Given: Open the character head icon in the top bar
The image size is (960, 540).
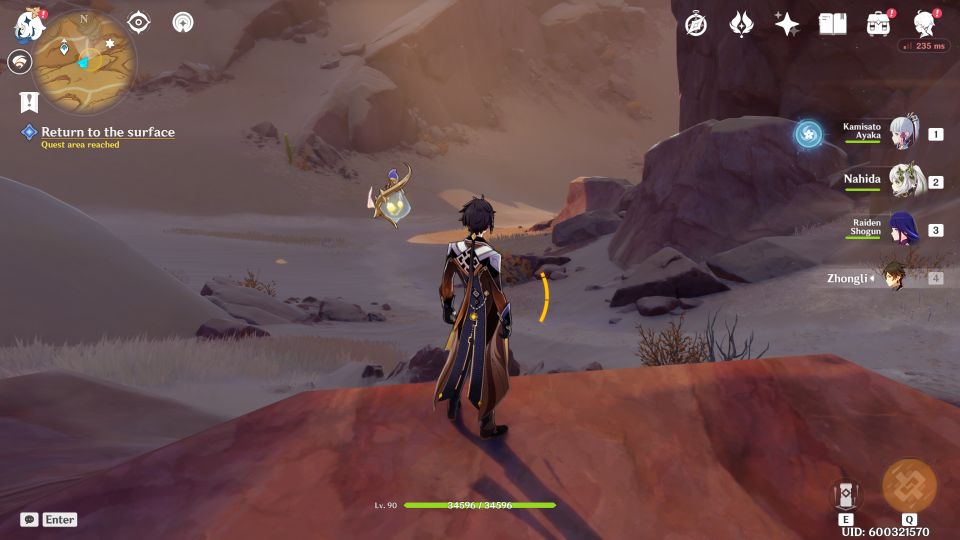Looking at the screenshot, I should pyautogui.click(x=925, y=25).
